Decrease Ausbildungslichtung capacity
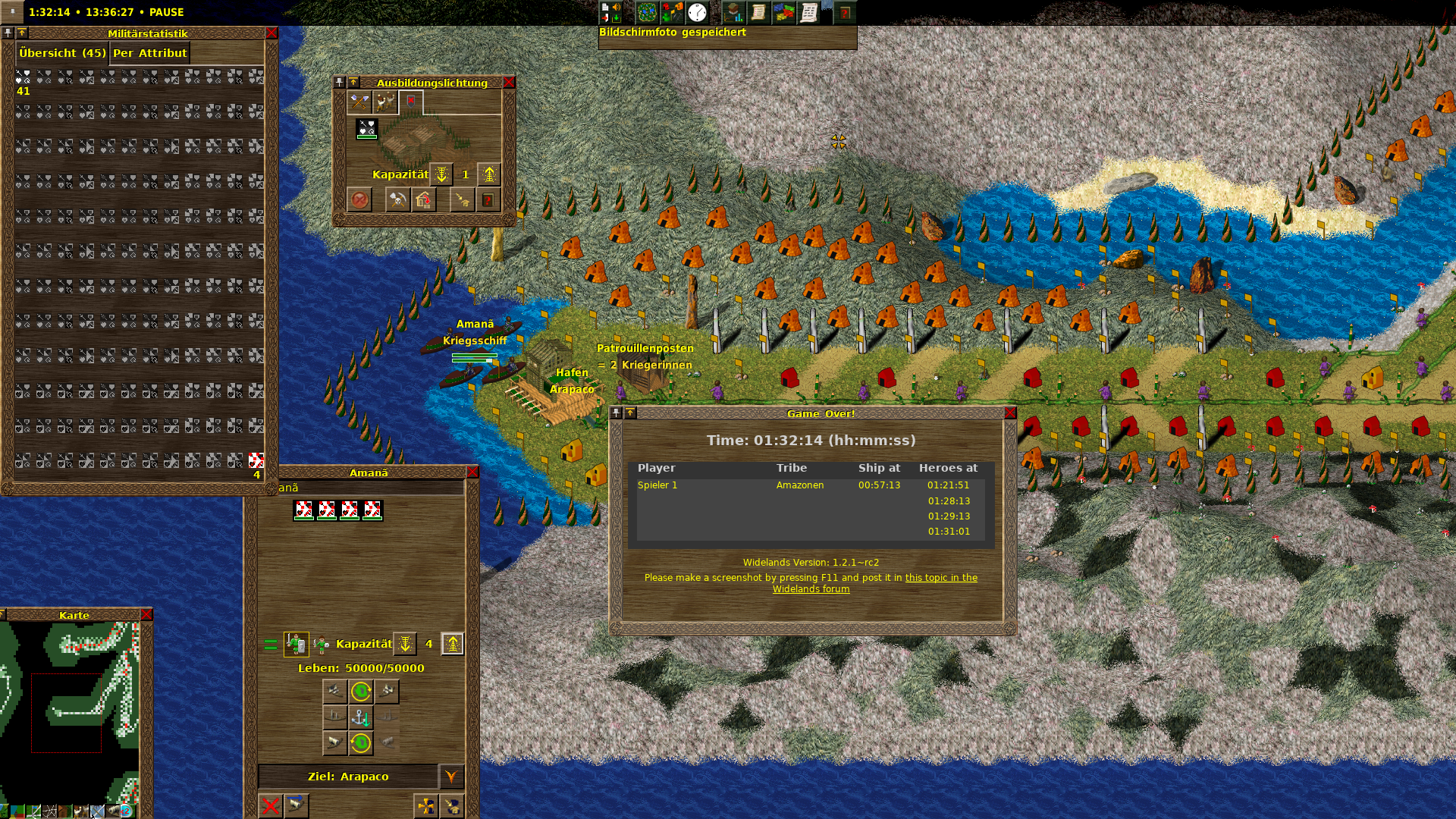Screen dimensions: 1456x819 point(441,174)
